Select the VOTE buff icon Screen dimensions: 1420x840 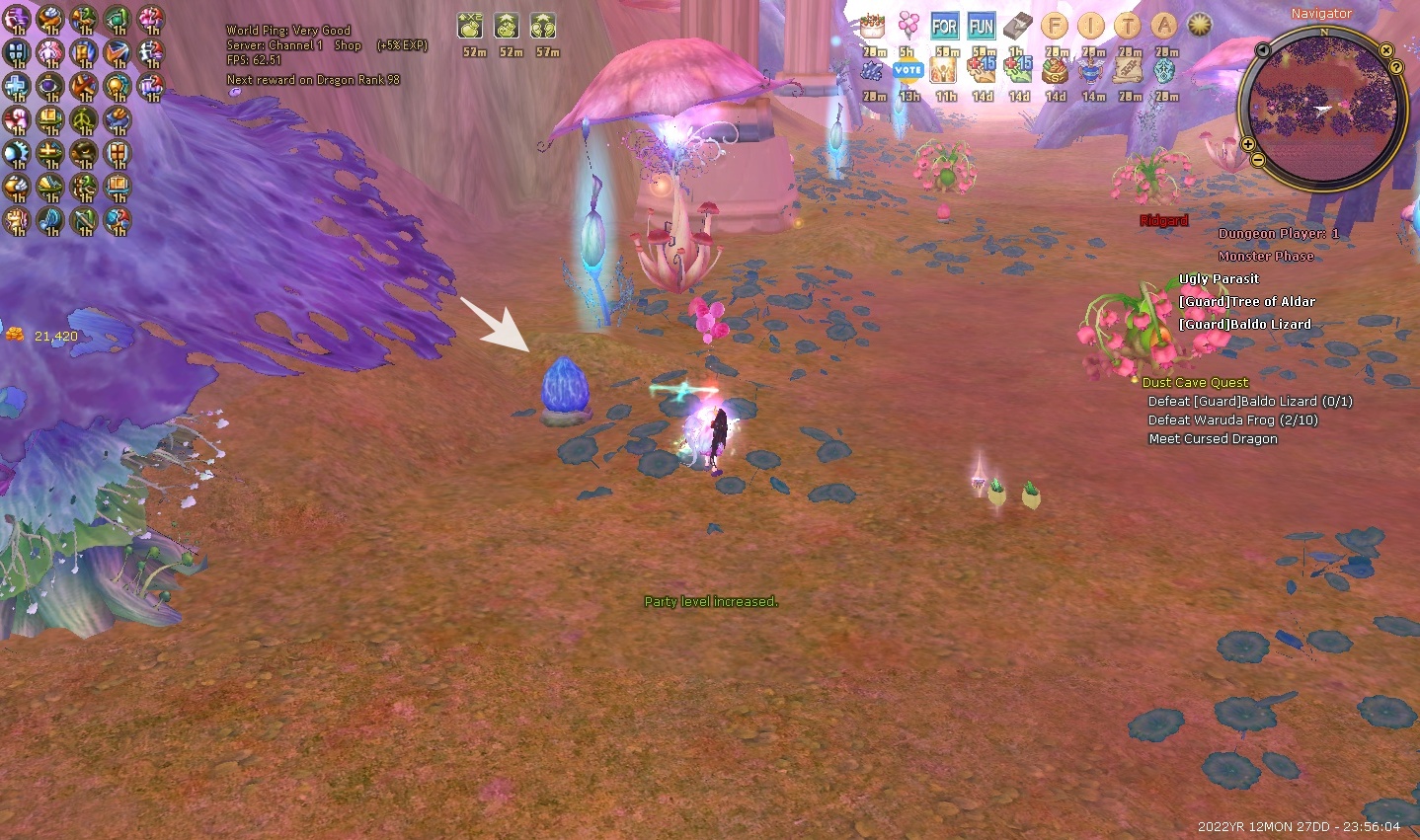[x=907, y=71]
